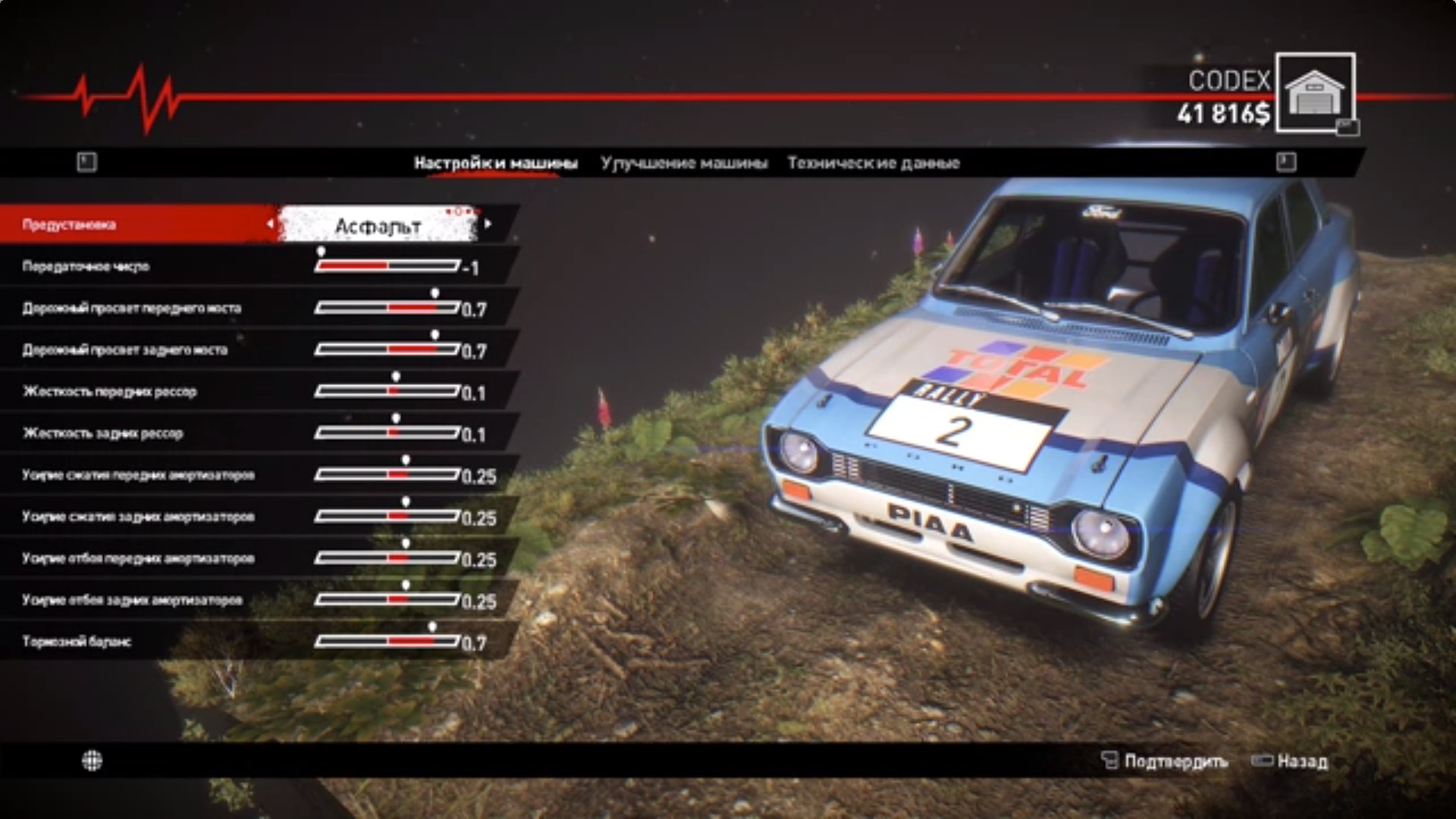Image resolution: width=1456 pixels, height=819 pixels.
Task: Open the Улучшение машины tab
Action: point(683,163)
